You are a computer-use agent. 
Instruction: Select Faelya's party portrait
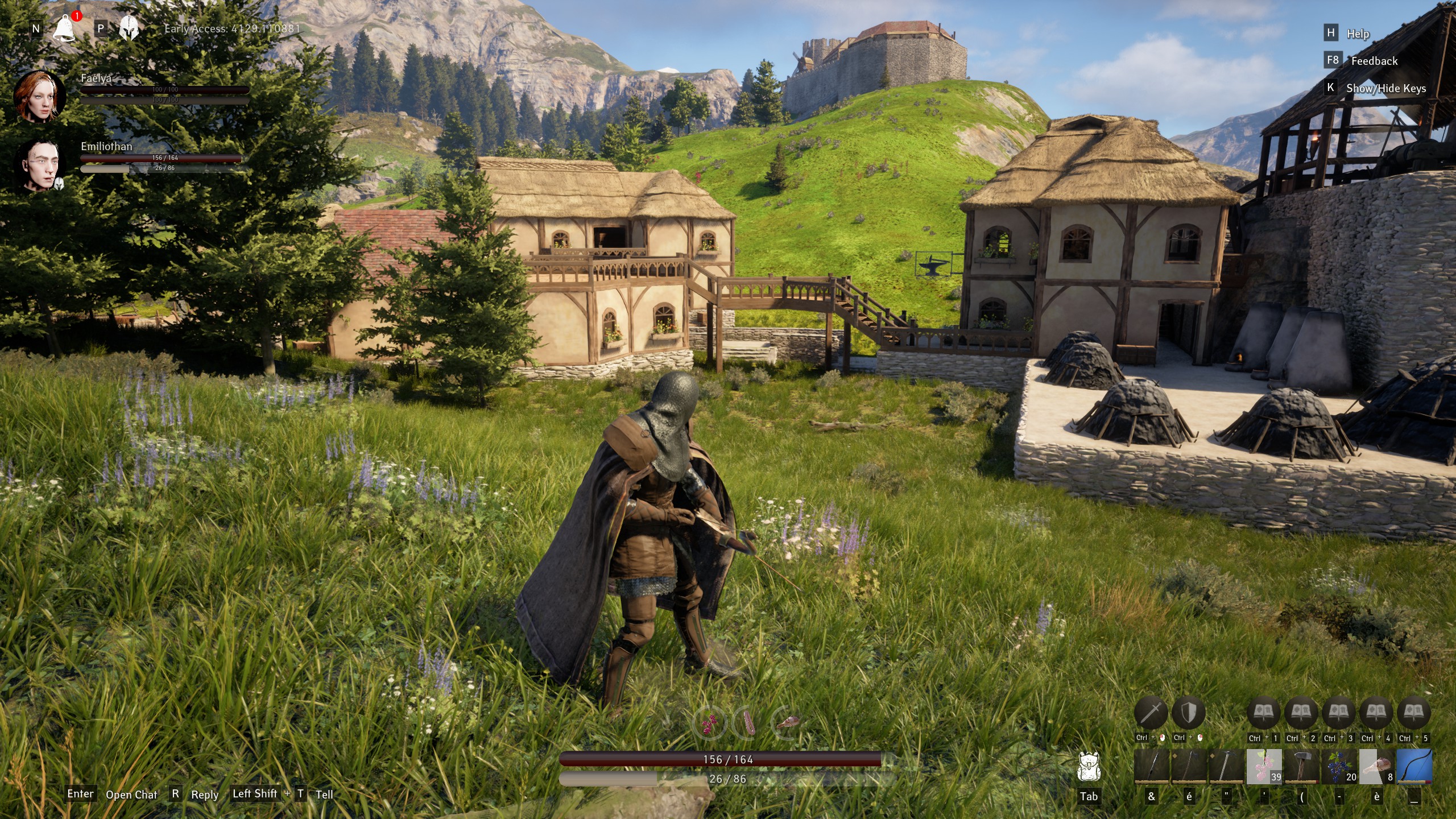[x=39, y=97]
